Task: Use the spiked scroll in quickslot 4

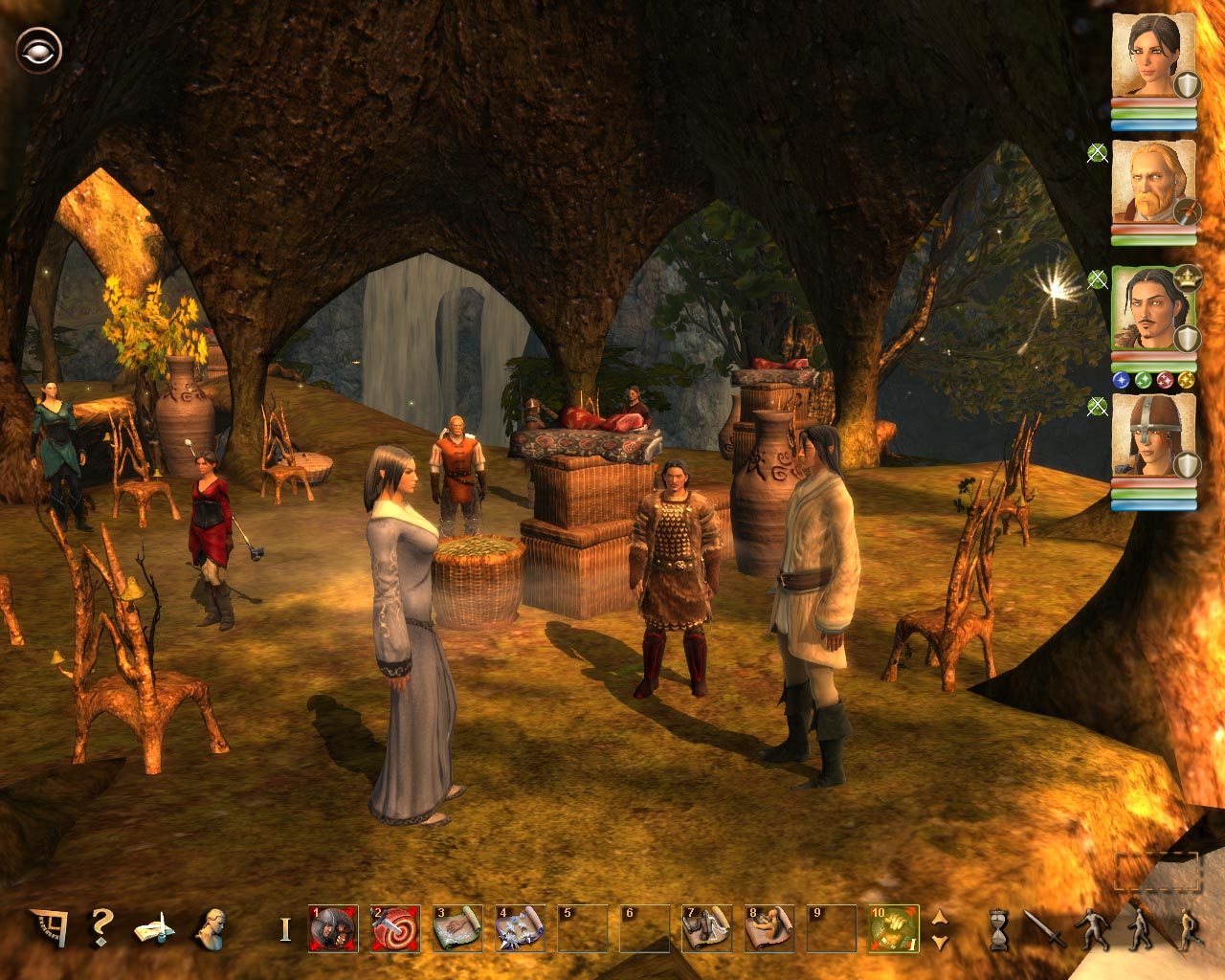Action: (x=520, y=928)
